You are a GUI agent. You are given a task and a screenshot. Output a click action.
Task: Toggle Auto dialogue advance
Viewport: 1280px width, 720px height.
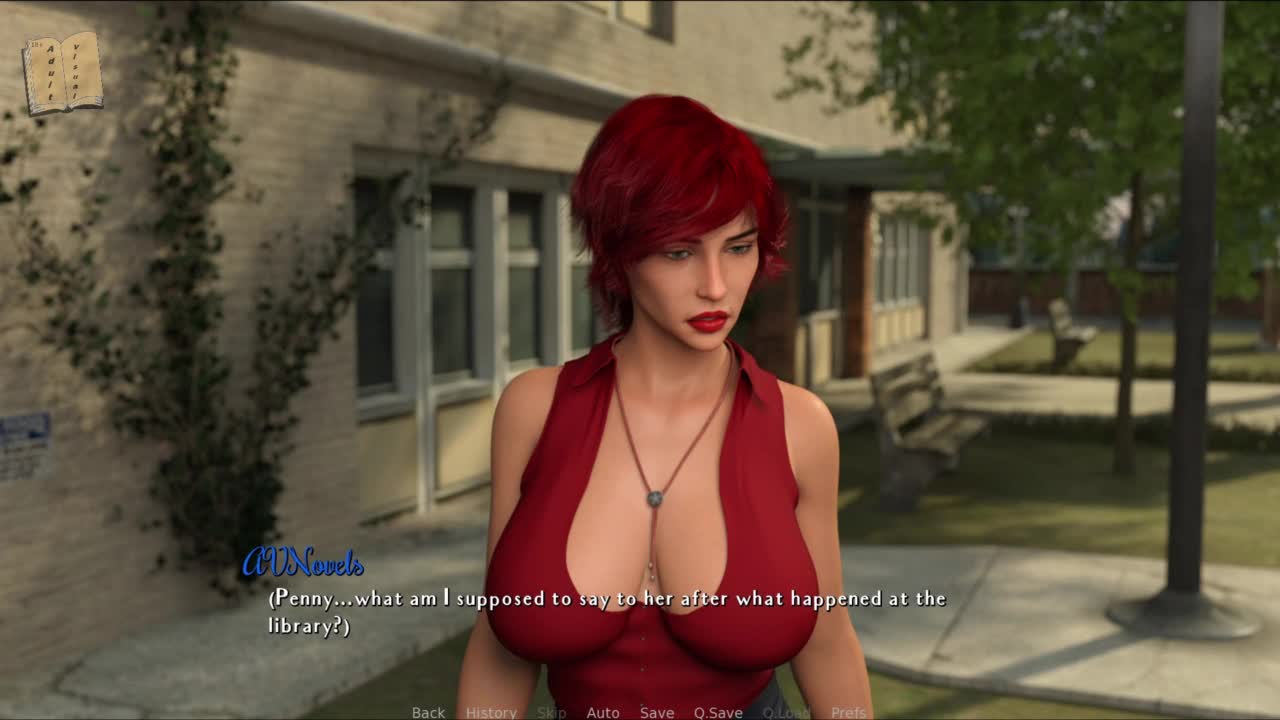pos(603,712)
